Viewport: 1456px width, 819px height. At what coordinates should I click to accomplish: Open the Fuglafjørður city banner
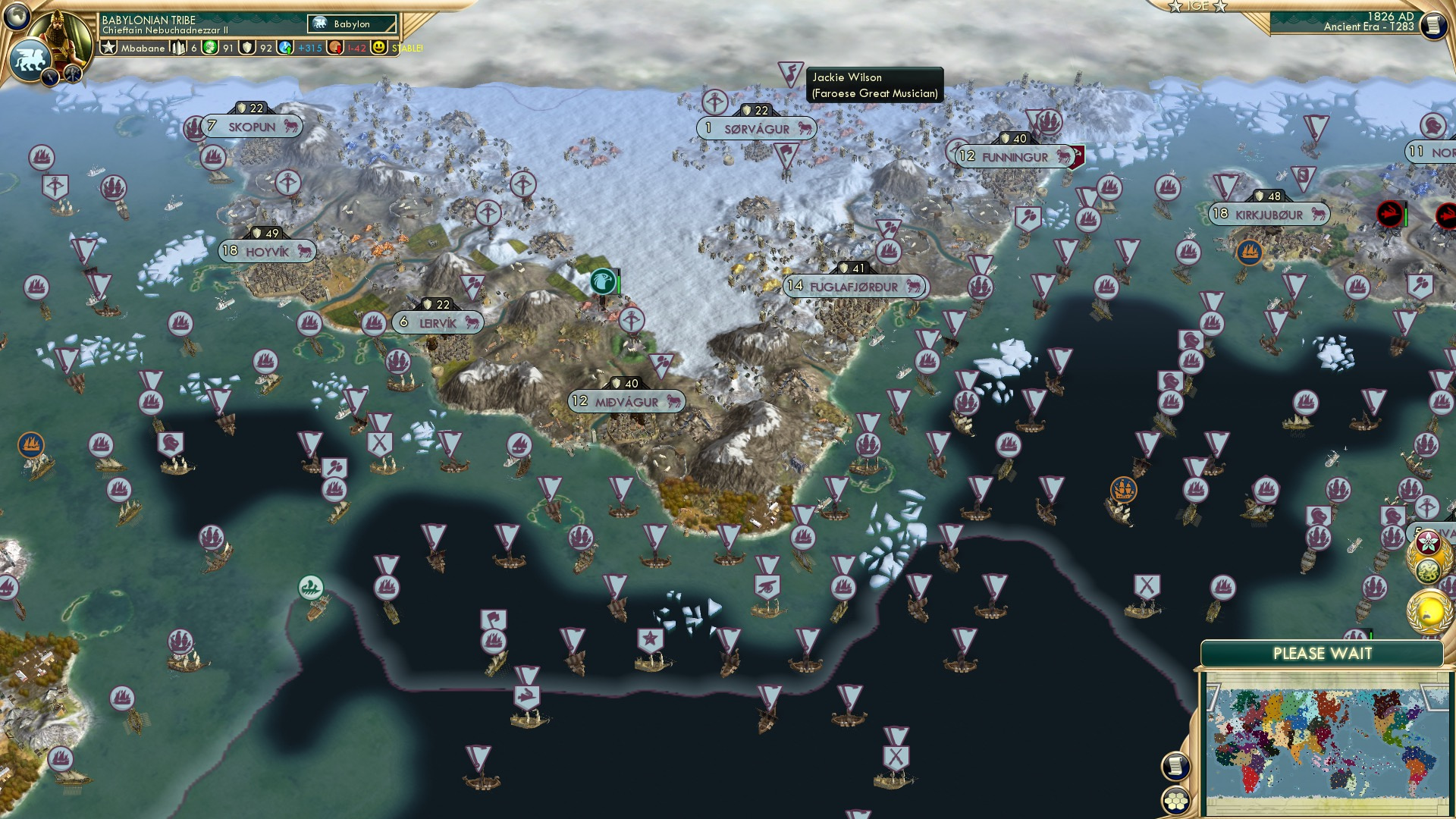pyautogui.click(x=854, y=287)
